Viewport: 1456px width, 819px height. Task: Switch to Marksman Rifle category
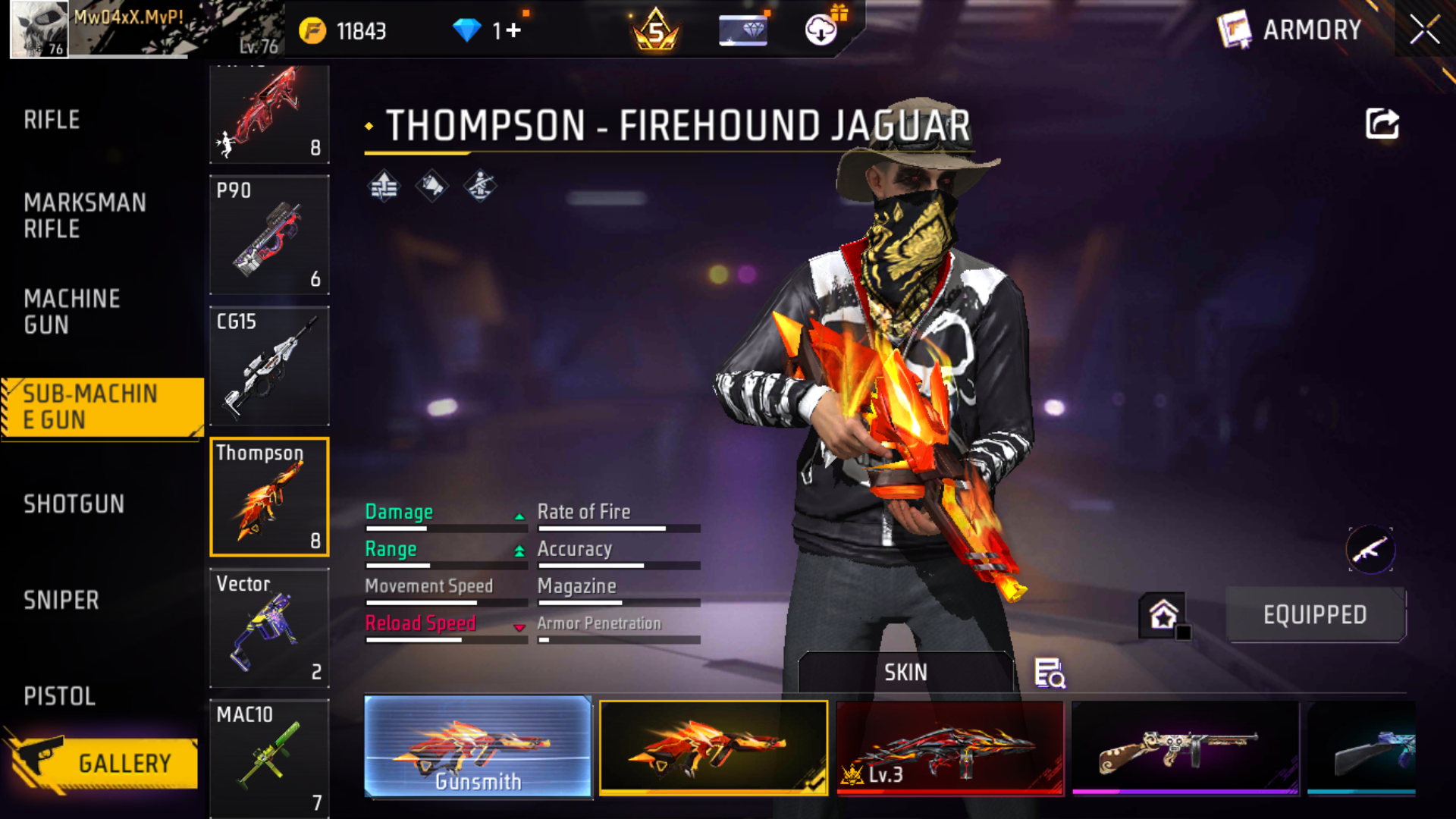click(84, 215)
